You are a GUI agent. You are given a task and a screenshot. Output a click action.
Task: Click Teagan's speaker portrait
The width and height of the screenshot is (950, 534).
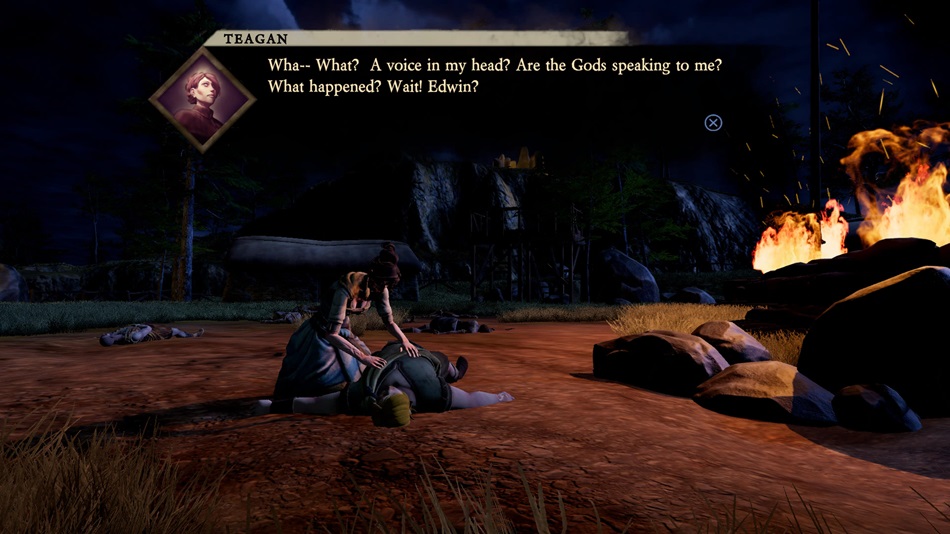coord(202,99)
